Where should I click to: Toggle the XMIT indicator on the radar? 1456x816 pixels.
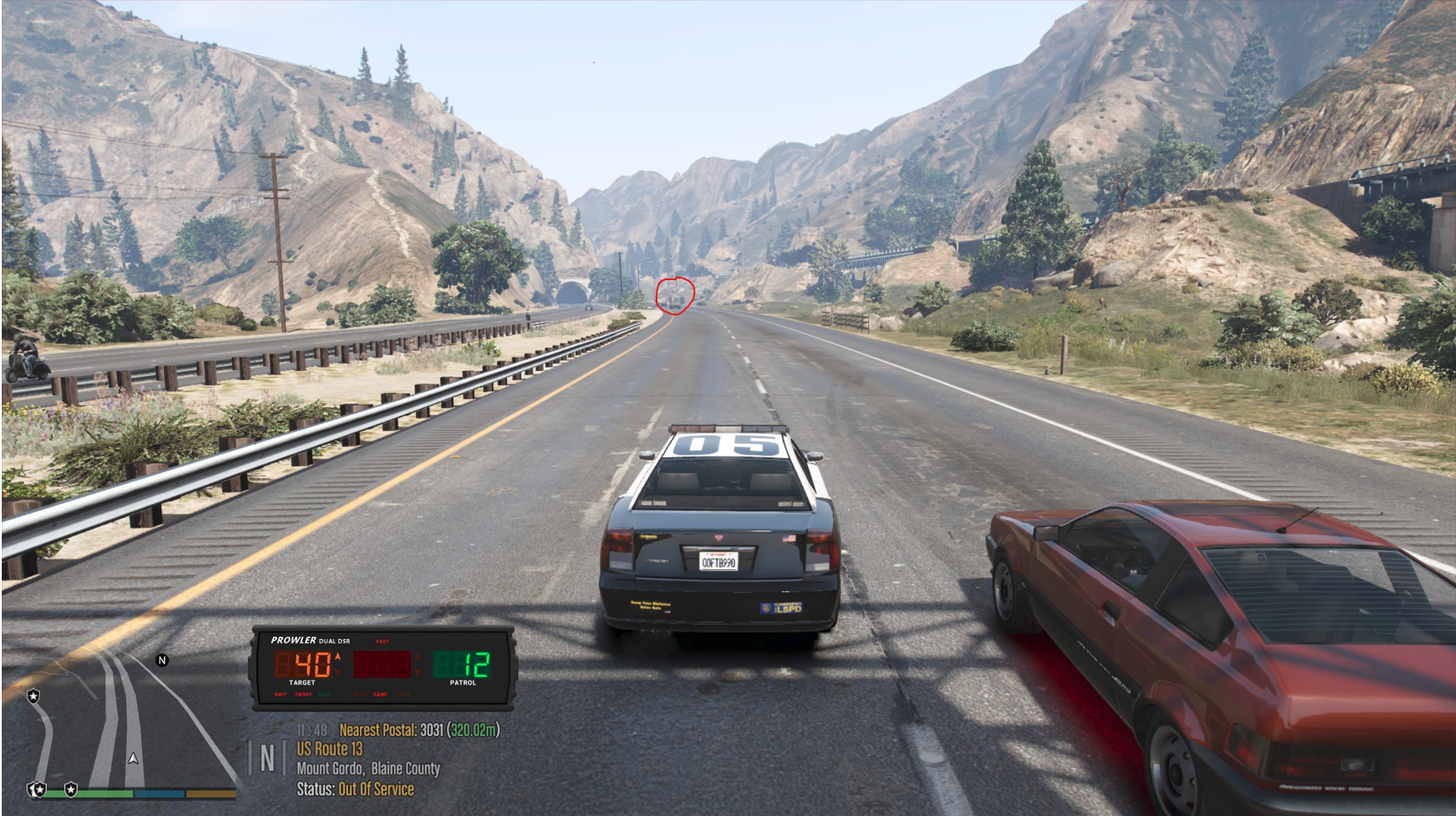pos(280,694)
